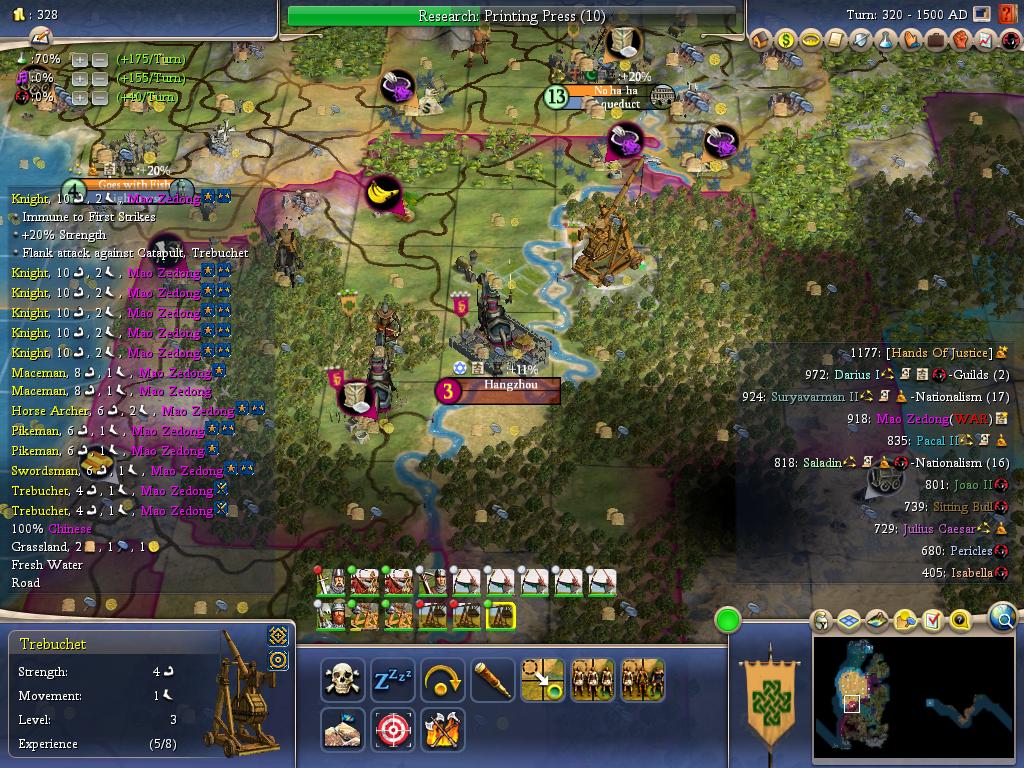Open the Technology Advisor flask icon
Screen dimensions: 1024x768
point(885,40)
